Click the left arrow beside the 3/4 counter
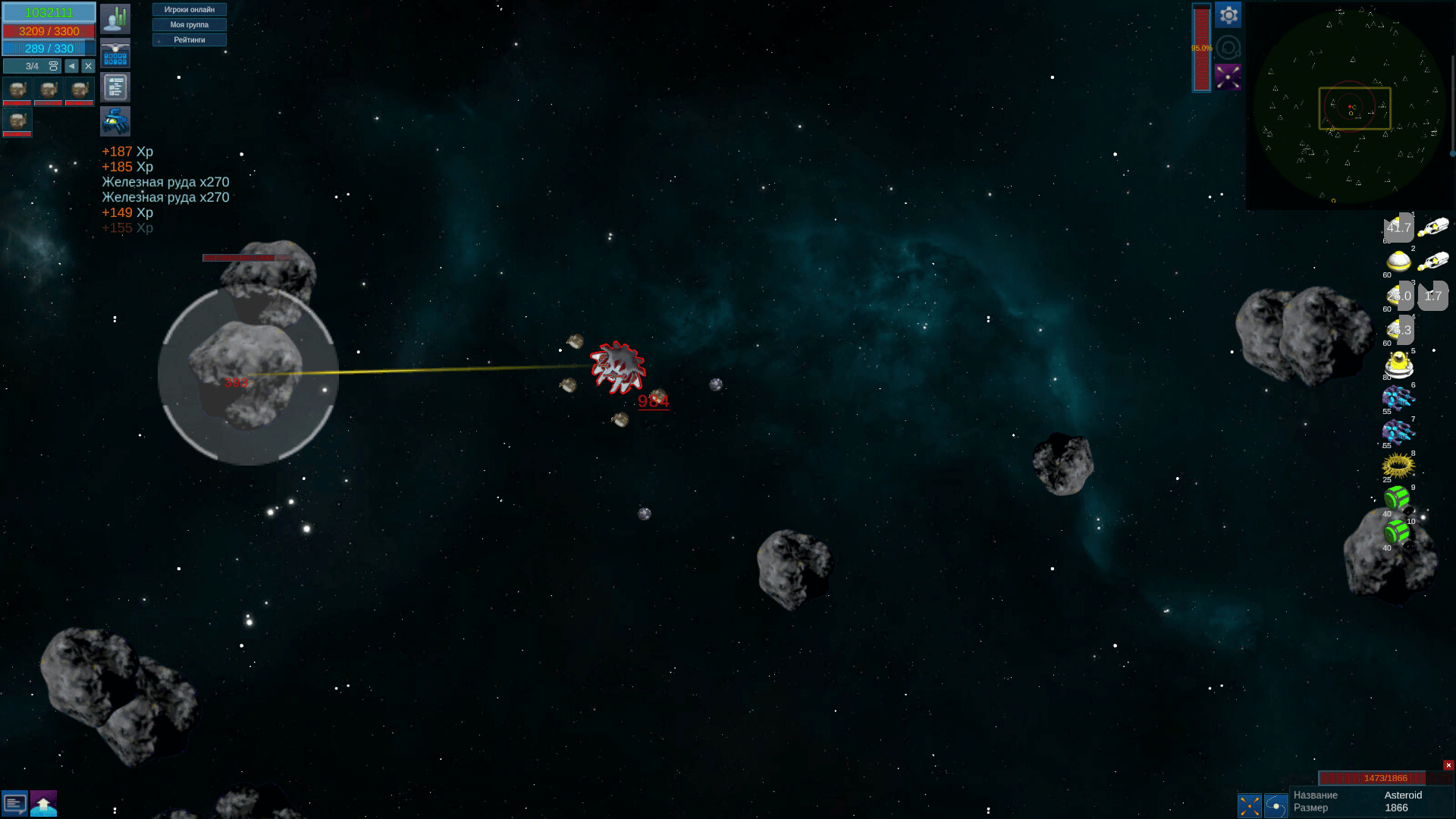 (72, 66)
